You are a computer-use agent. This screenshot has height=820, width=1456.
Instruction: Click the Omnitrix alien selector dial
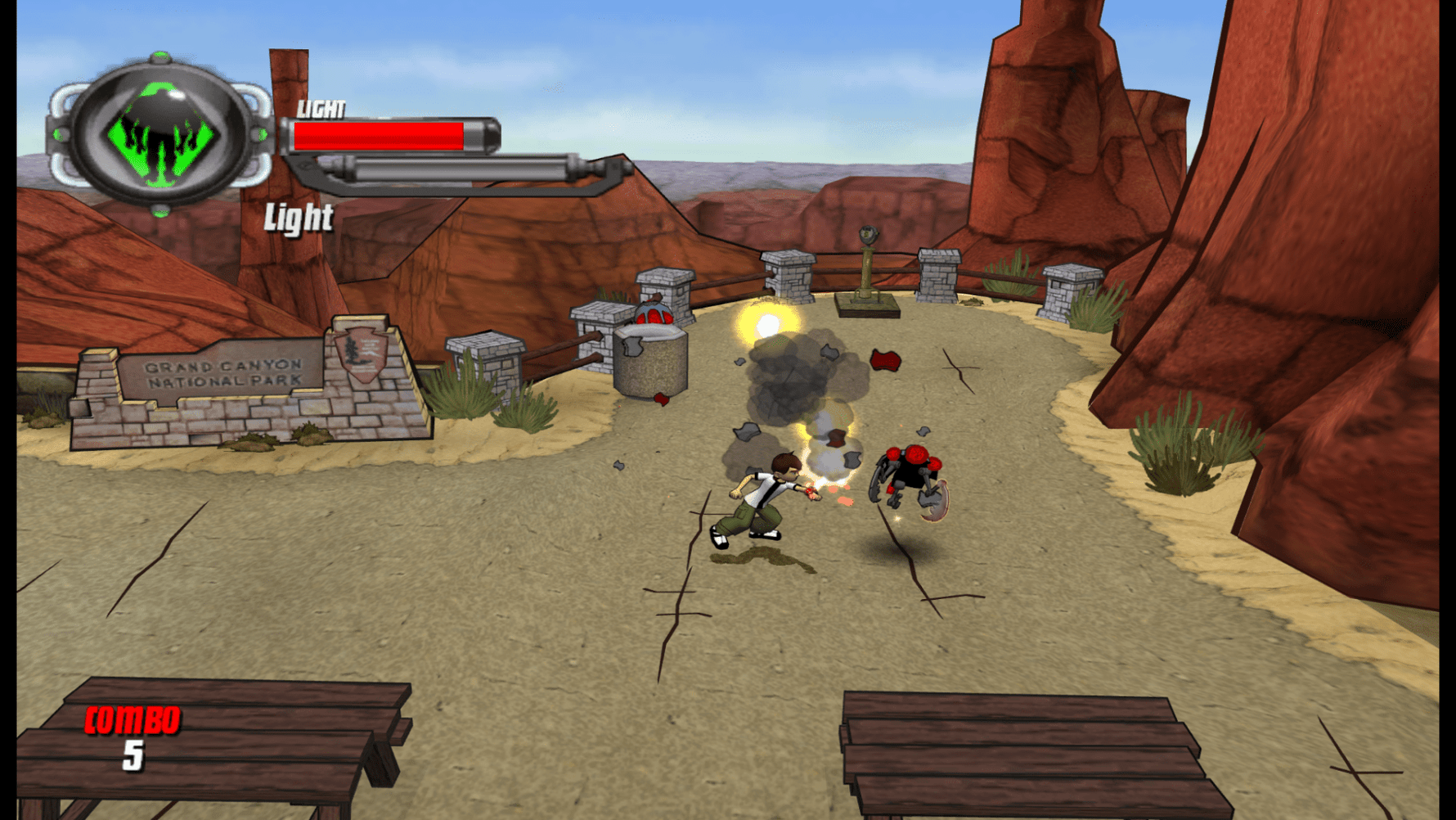pyautogui.click(x=160, y=135)
